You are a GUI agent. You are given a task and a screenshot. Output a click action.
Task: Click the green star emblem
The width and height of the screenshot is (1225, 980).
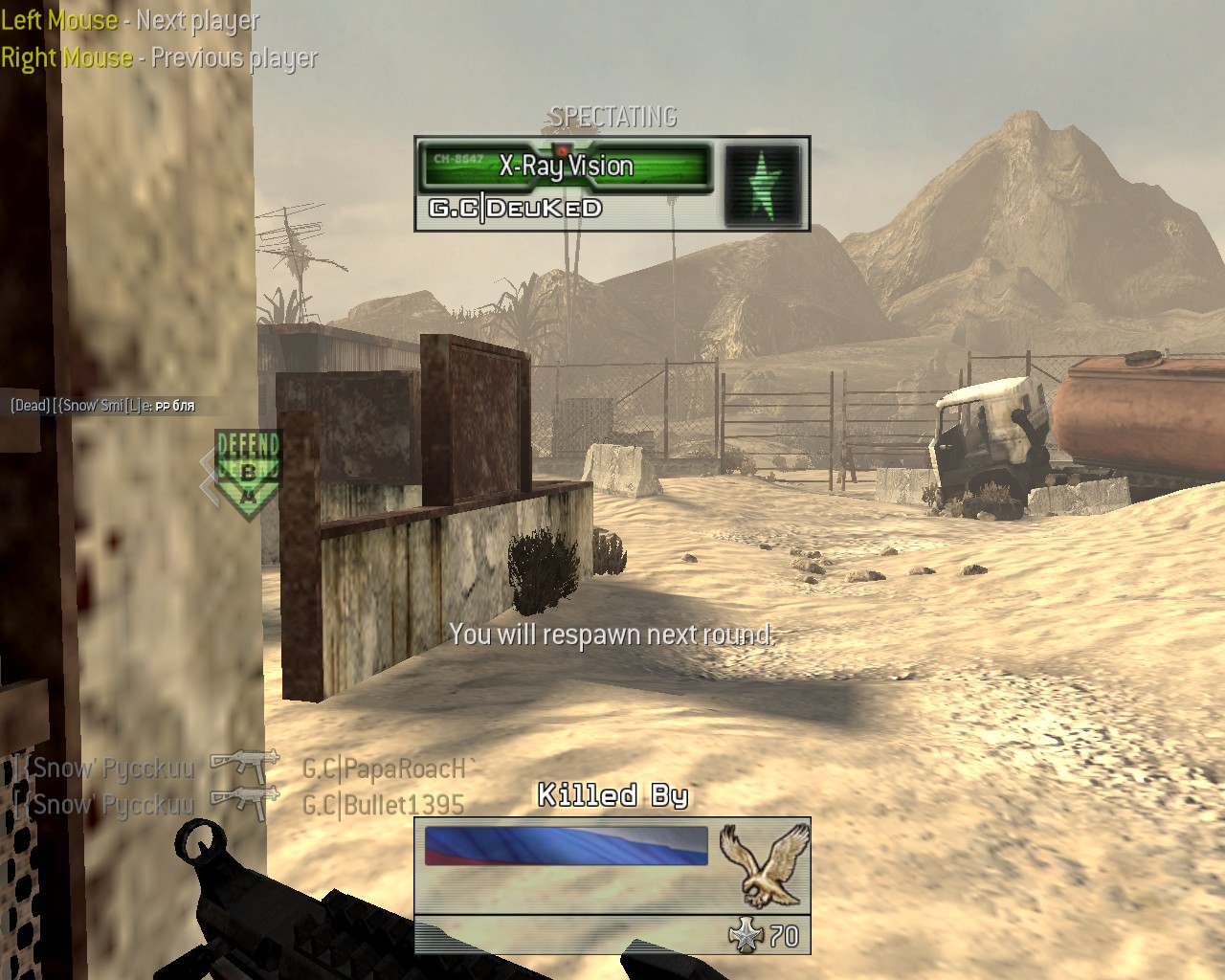762,184
